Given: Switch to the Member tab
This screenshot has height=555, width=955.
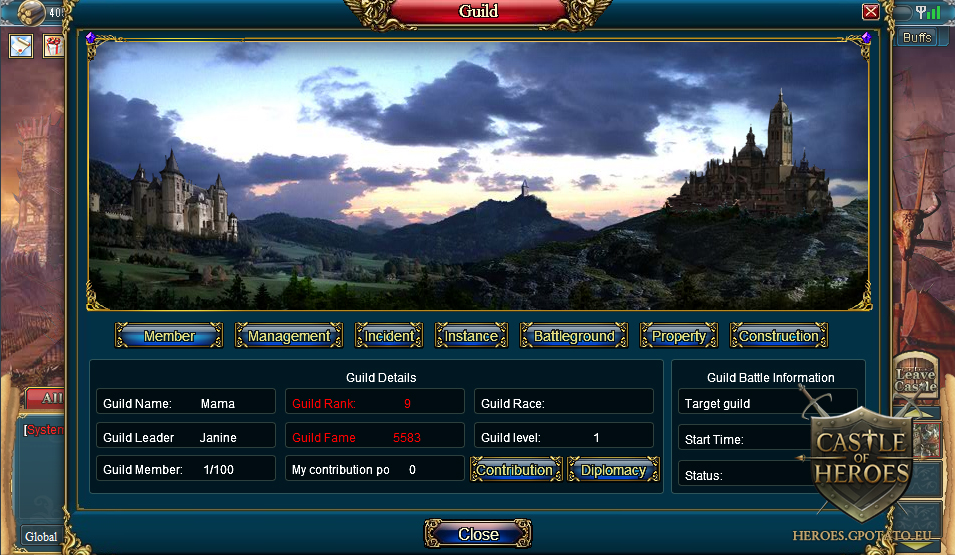Looking at the screenshot, I should [169, 336].
